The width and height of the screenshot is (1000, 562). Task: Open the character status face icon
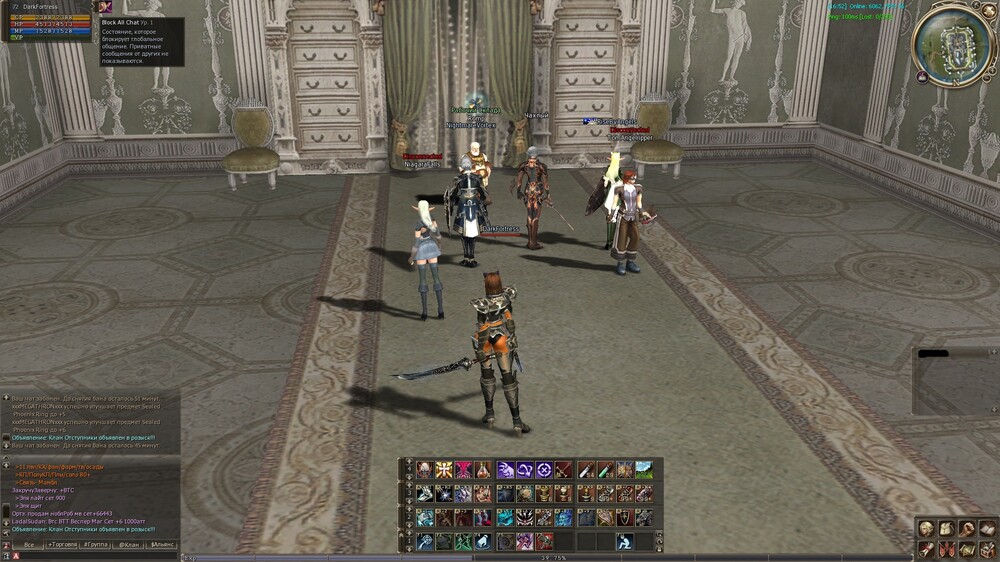click(926, 529)
